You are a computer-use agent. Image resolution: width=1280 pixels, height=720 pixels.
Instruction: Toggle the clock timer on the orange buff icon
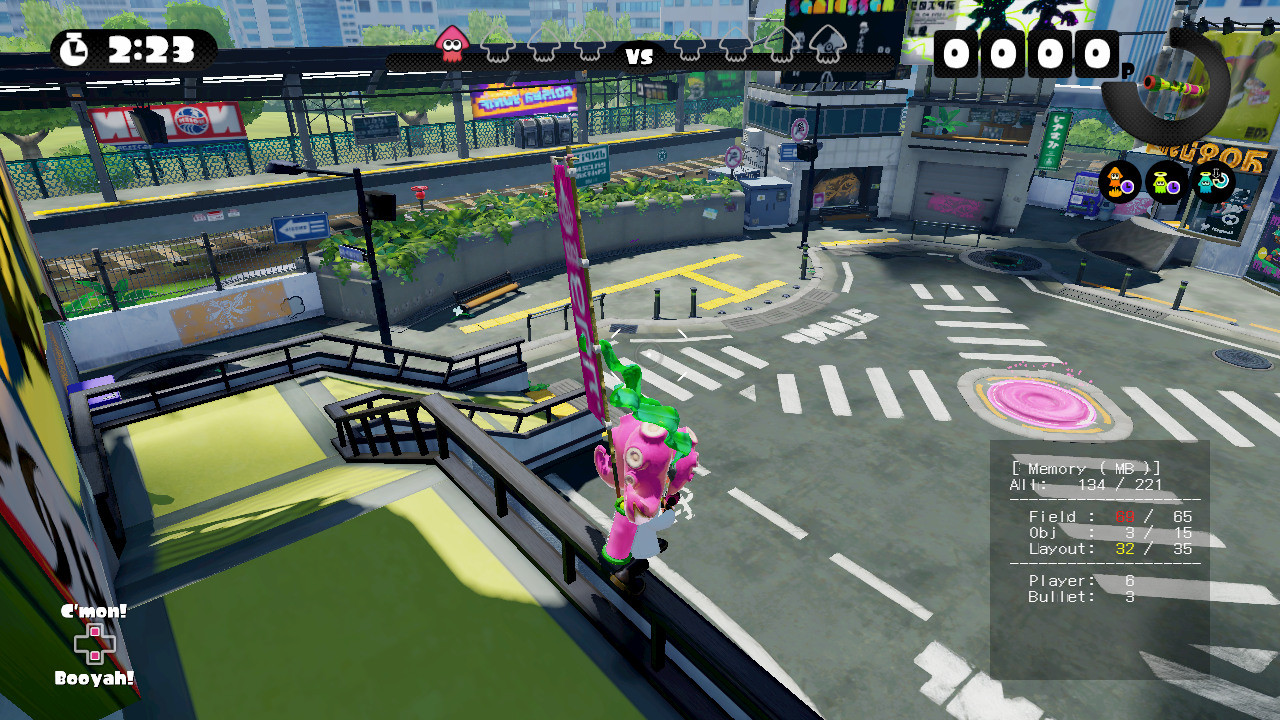coord(1127,187)
